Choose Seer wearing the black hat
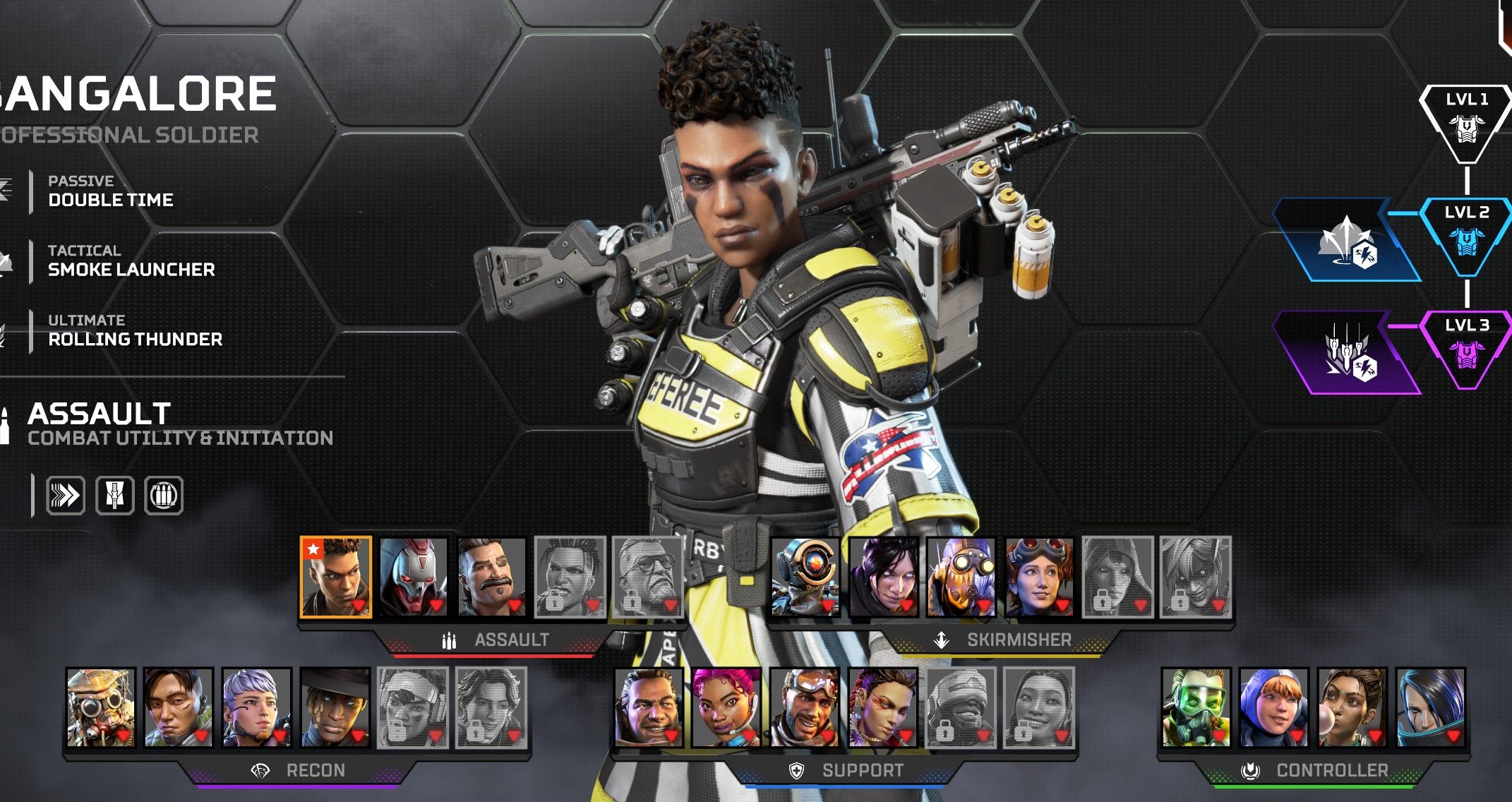The width and height of the screenshot is (1512, 802). point(335,707)
